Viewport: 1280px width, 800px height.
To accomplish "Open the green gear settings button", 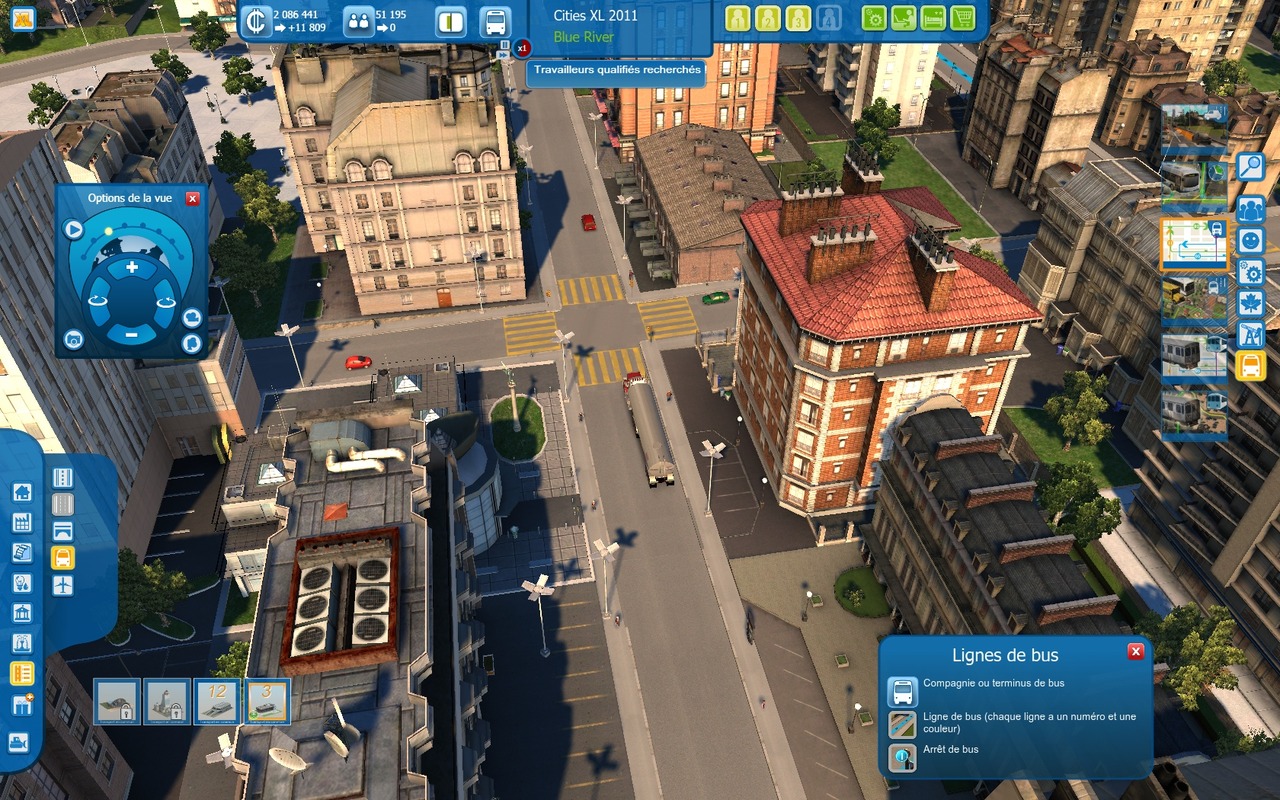I will 874,18.
